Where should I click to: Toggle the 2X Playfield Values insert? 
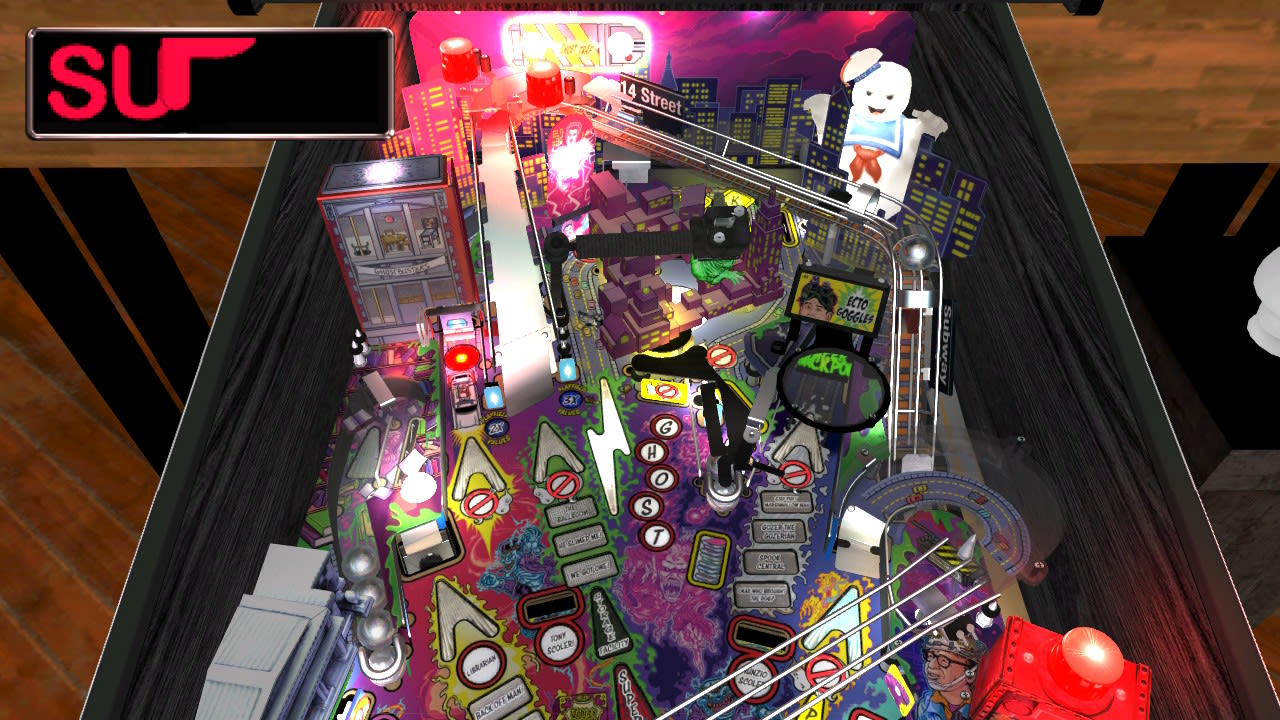(x=496, y=428)
